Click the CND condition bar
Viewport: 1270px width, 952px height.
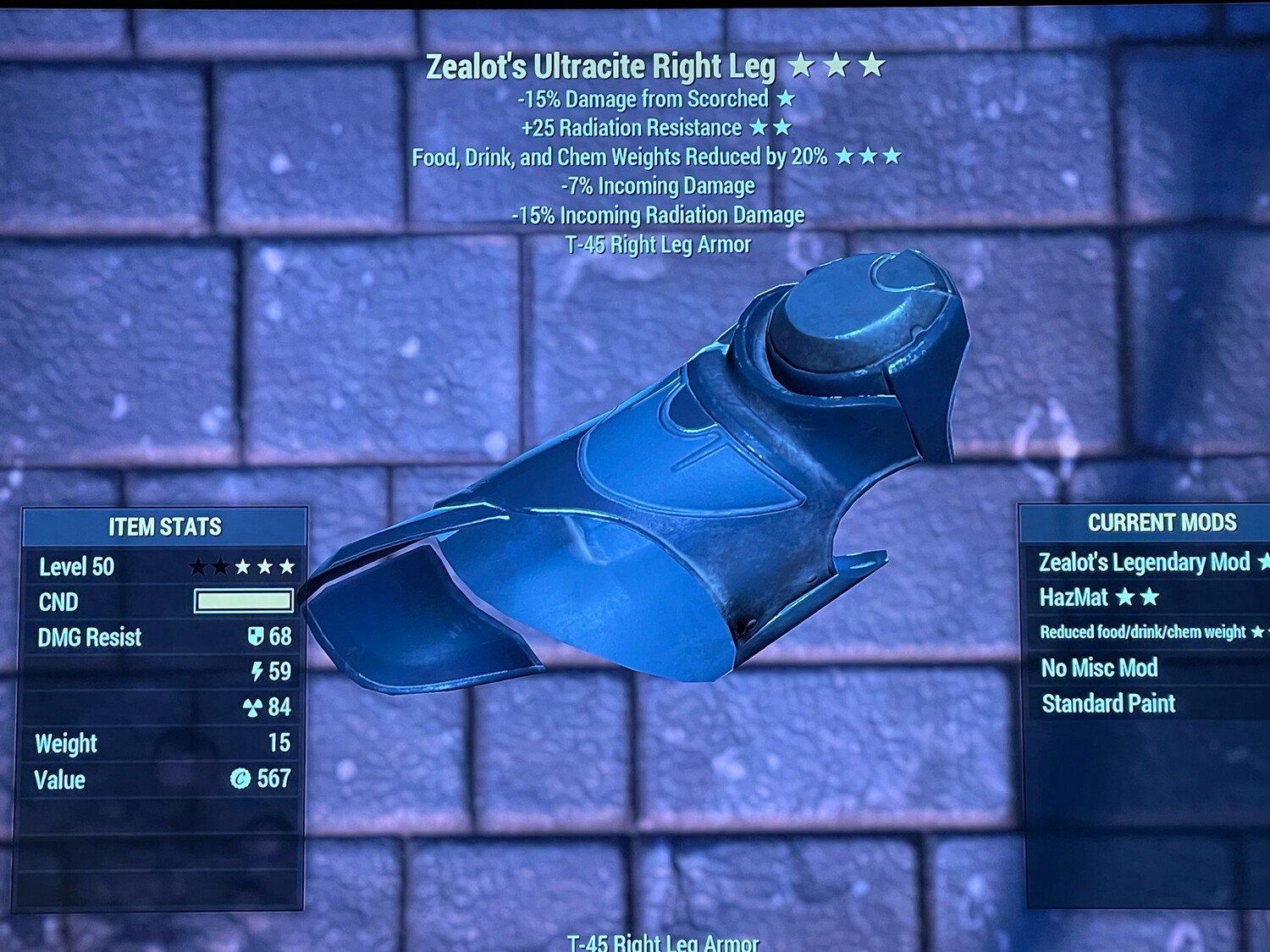point(242,600)
